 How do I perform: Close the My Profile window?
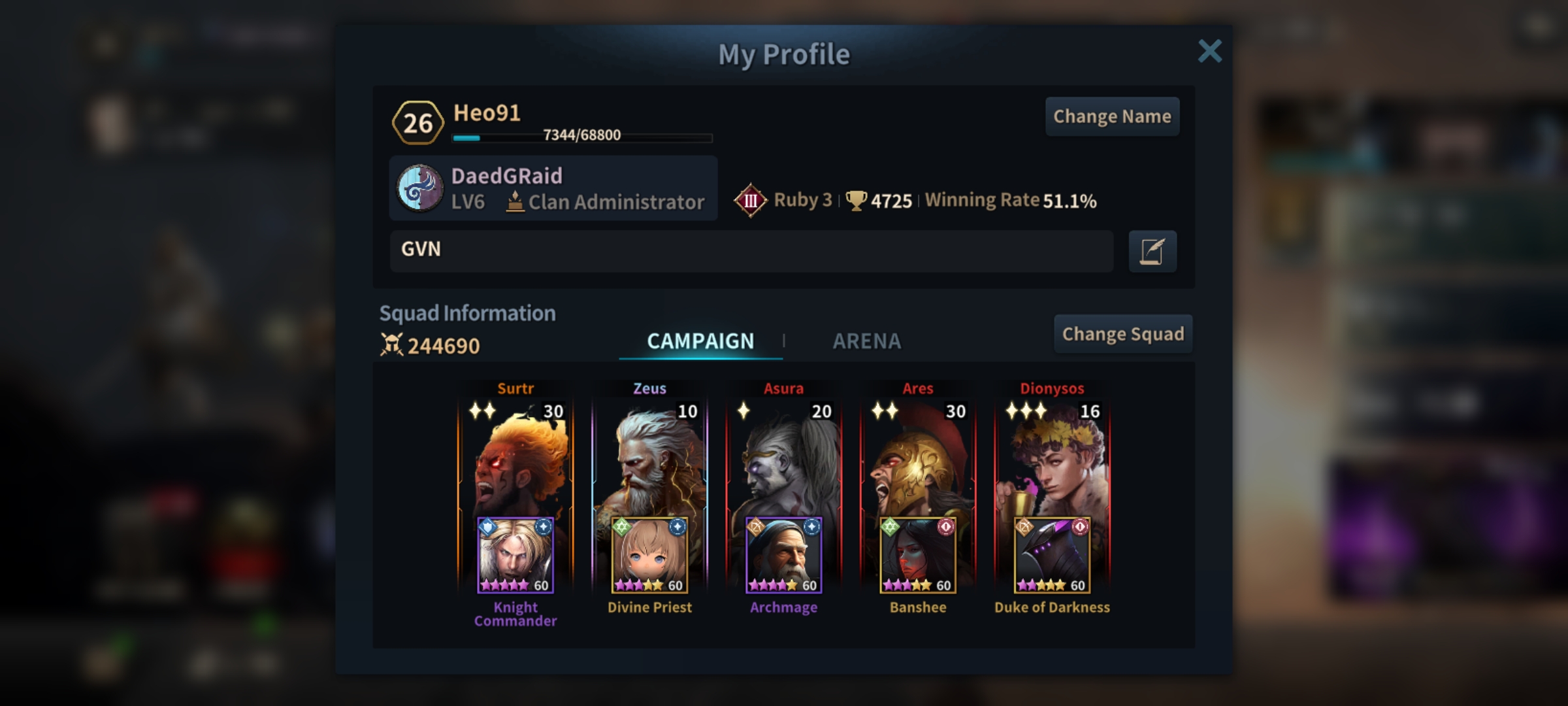point(1209,51)
